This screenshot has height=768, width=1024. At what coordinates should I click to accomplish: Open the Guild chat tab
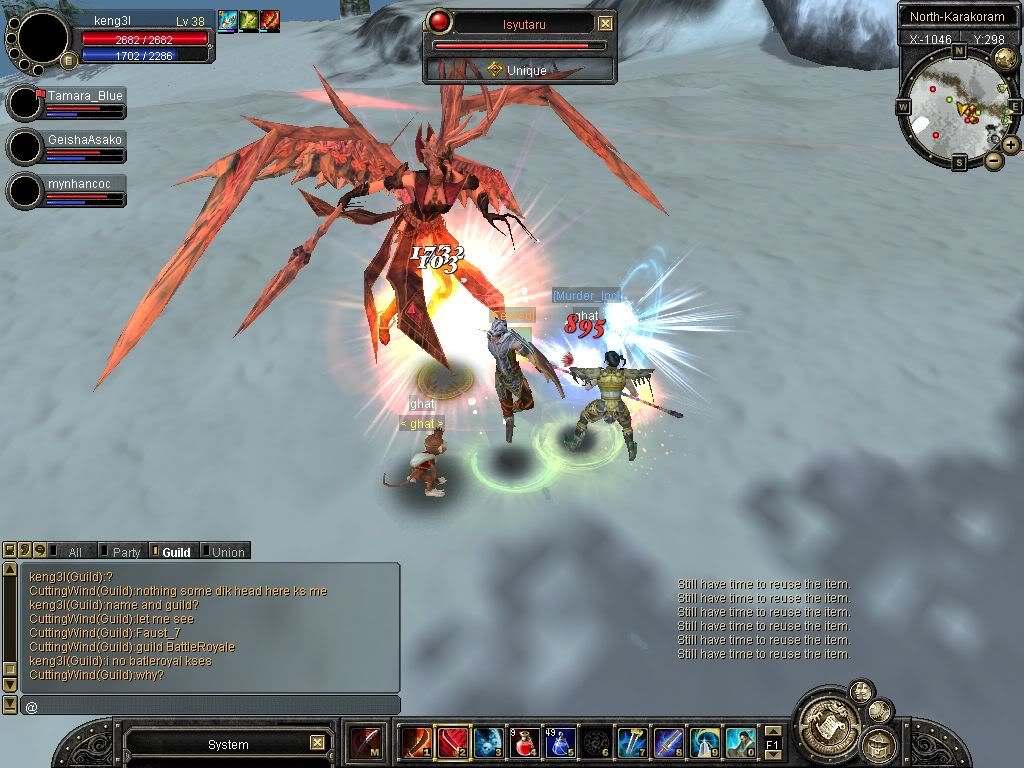pyautogui.click(x=176, y=552)
